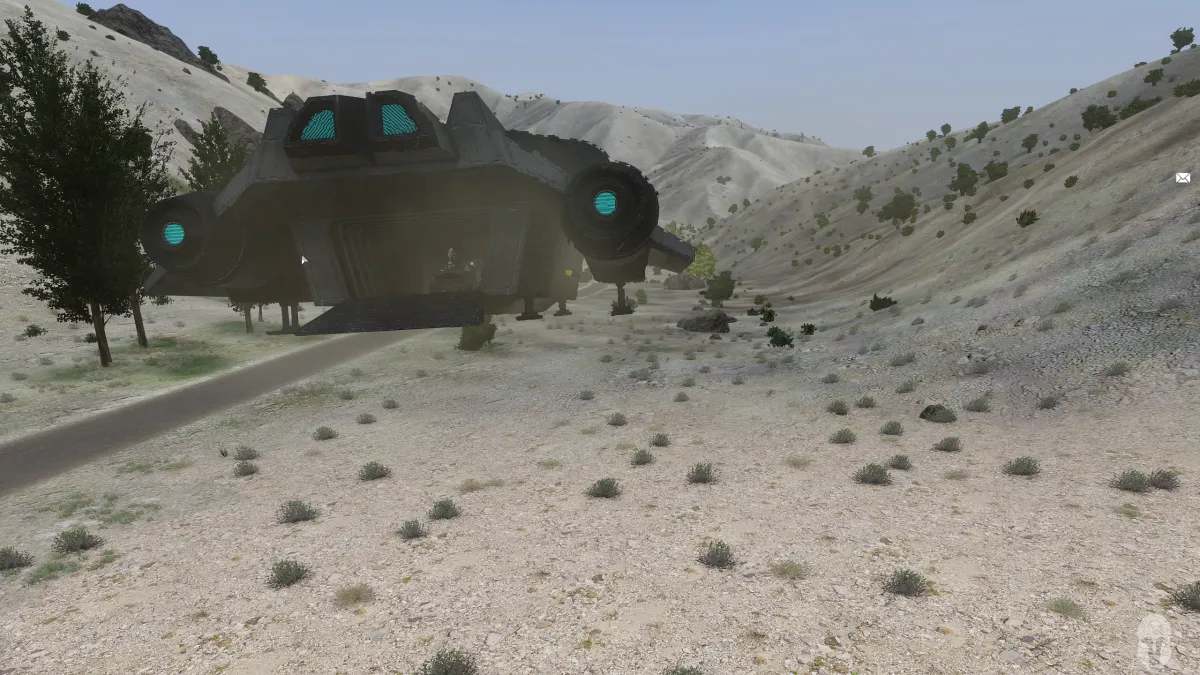Open the white envelope message icon
The height and width of the screenshot is (675, 1200).
1183,178
